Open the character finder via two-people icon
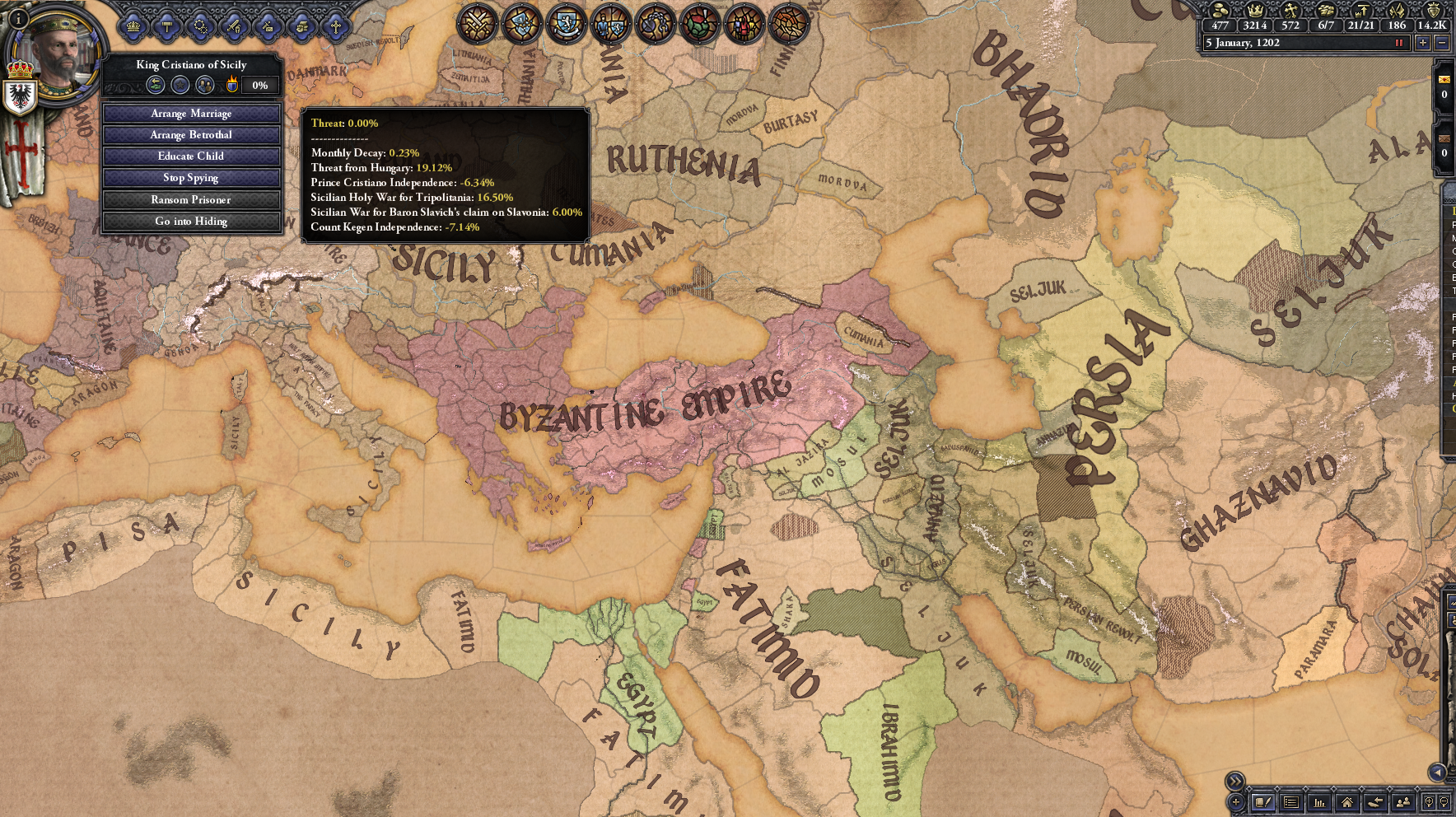The width and height of the screenshot is (1456, 817). pos(1404,802)
